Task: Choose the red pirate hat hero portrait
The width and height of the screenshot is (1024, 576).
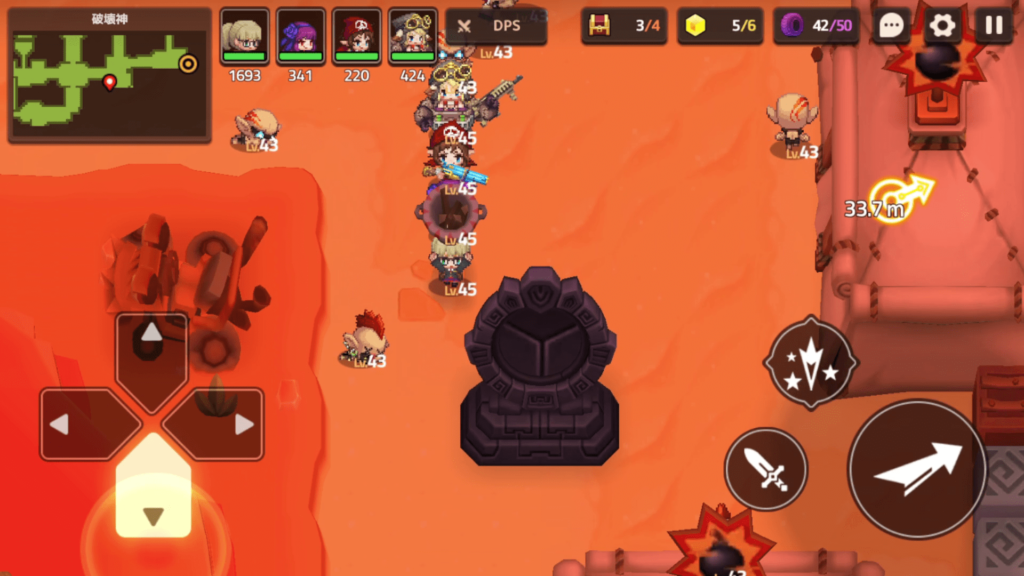Action: coord(357,37)
